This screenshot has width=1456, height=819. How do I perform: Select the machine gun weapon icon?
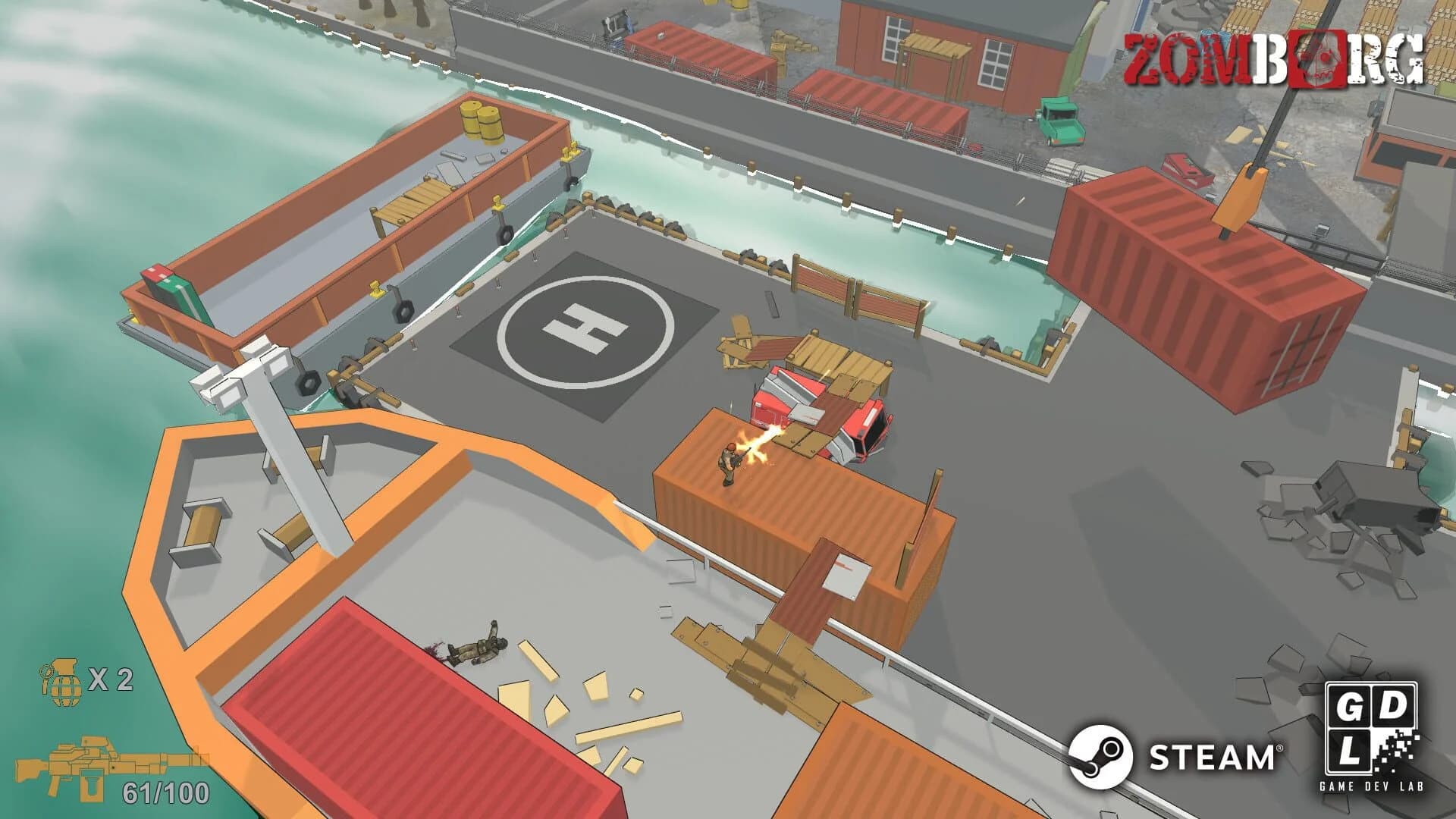tap(83, 762)
